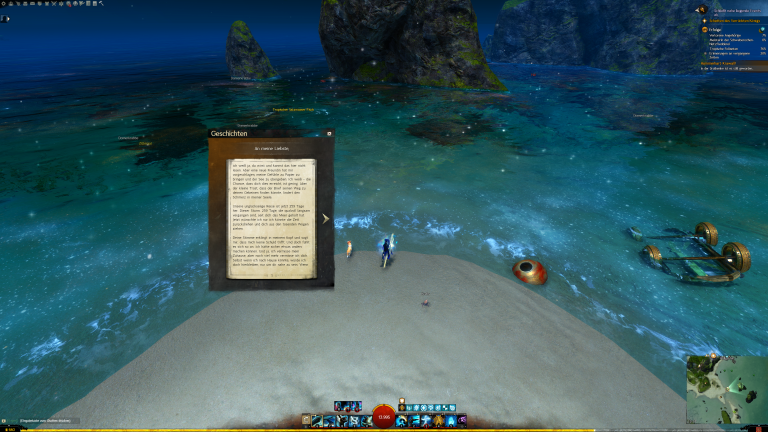Image resolution: width=768 pixels, height=432 pixels.
Task: Use the healing skill right of the health orb
Action: tap(401, 420)
